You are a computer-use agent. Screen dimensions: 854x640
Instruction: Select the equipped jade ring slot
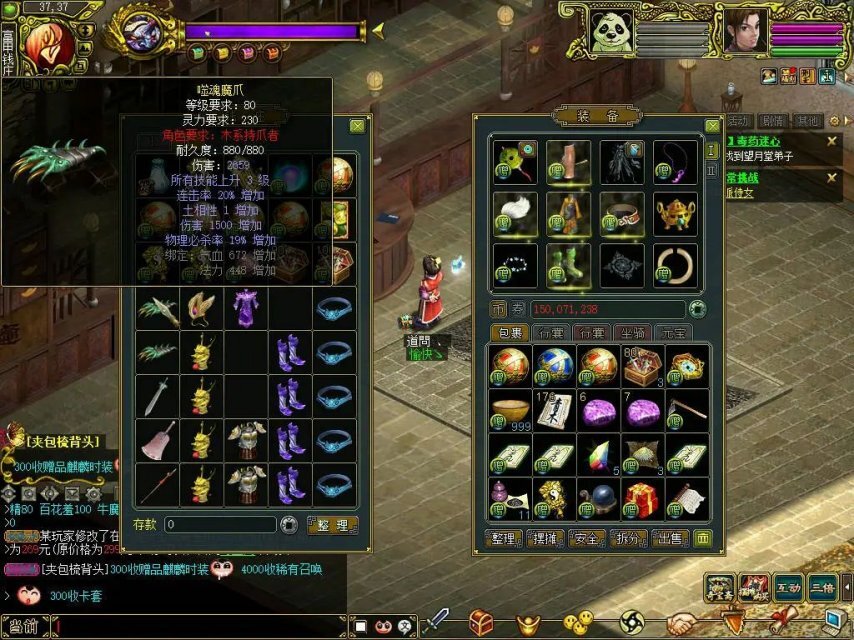[x=676, y=263]
